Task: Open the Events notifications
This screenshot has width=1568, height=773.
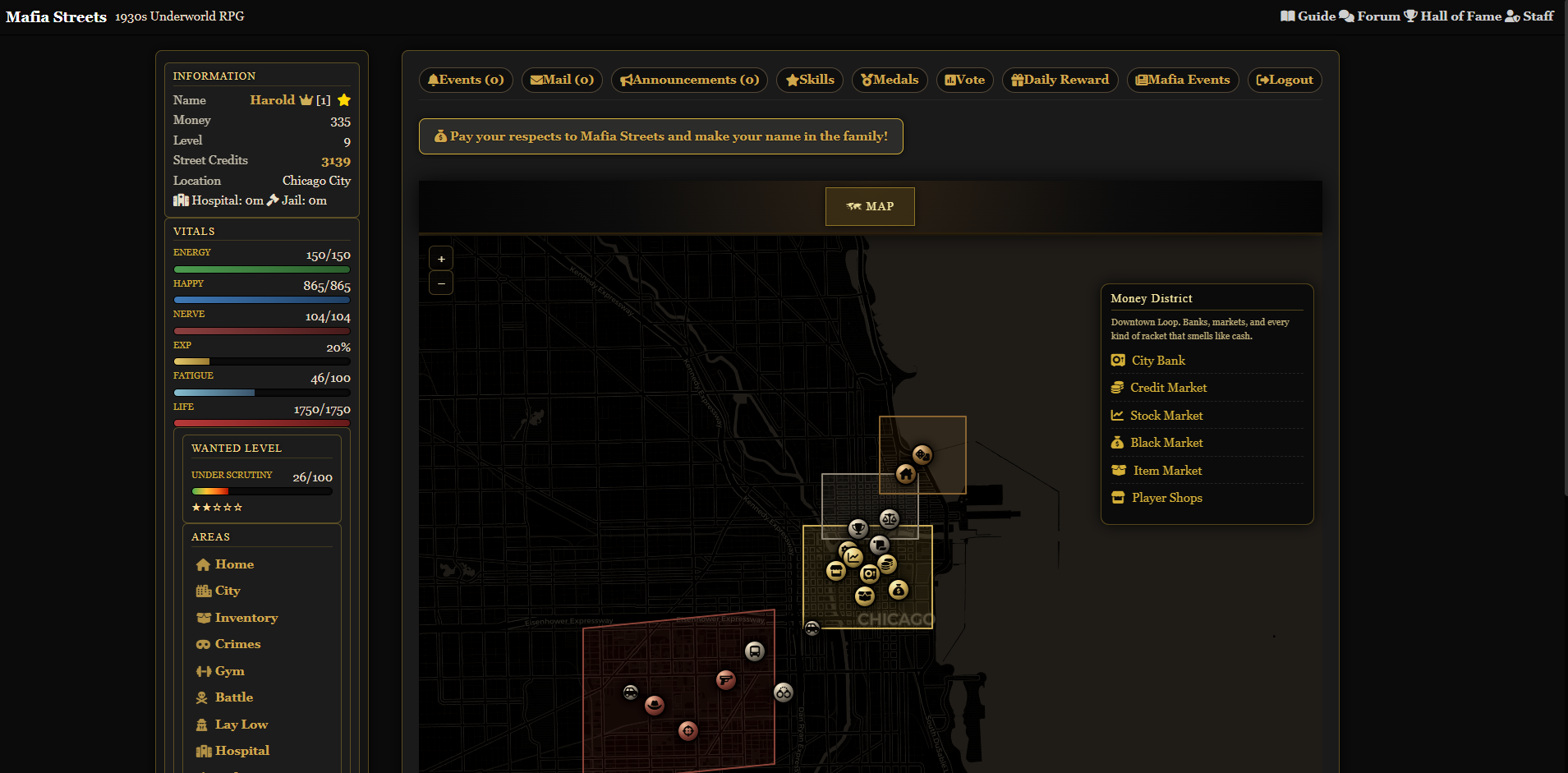Action: (x=466, y=80)
